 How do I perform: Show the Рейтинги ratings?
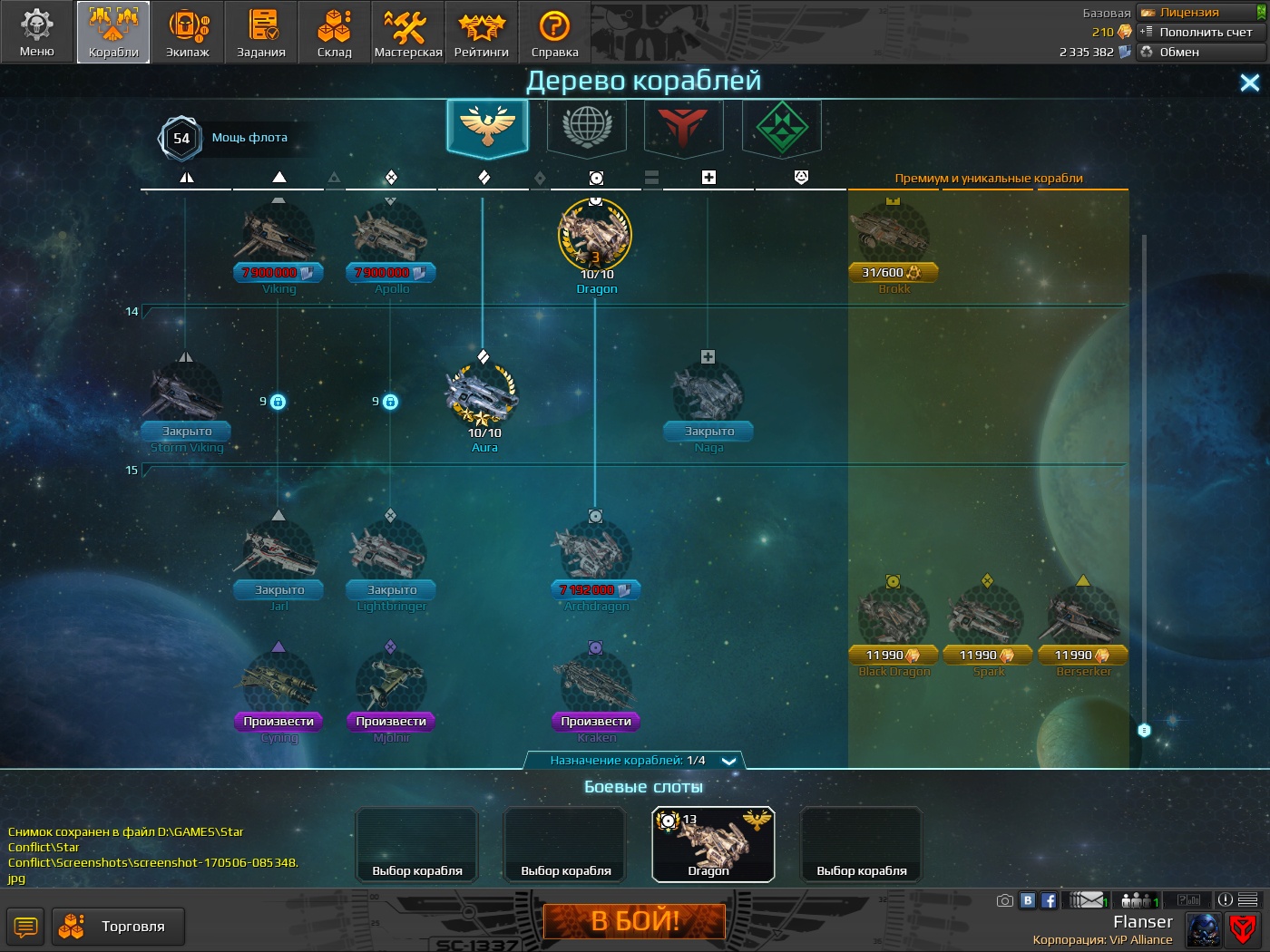click(482, 33)
